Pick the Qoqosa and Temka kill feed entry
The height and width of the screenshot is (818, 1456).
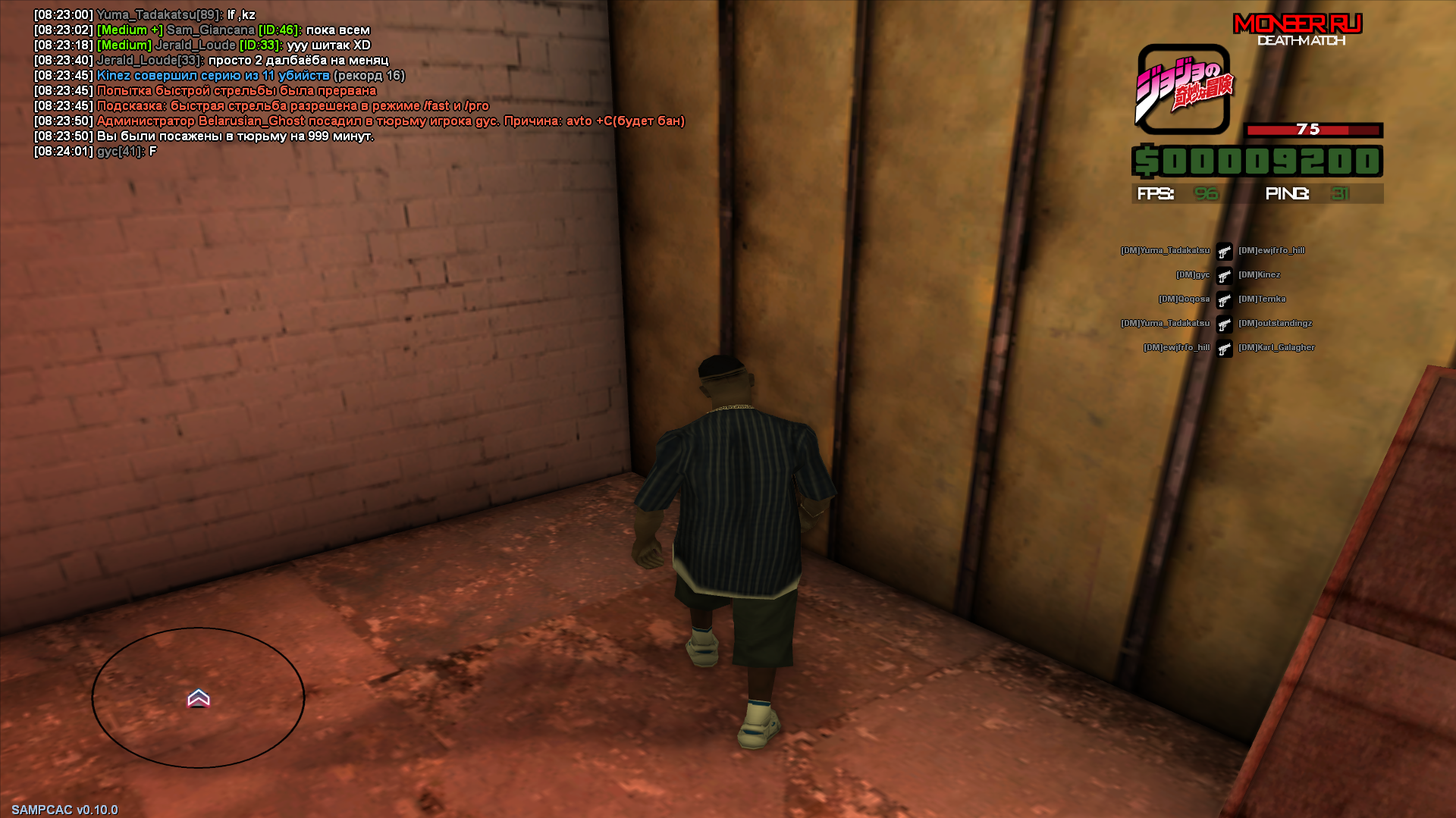coord(1225,299)
